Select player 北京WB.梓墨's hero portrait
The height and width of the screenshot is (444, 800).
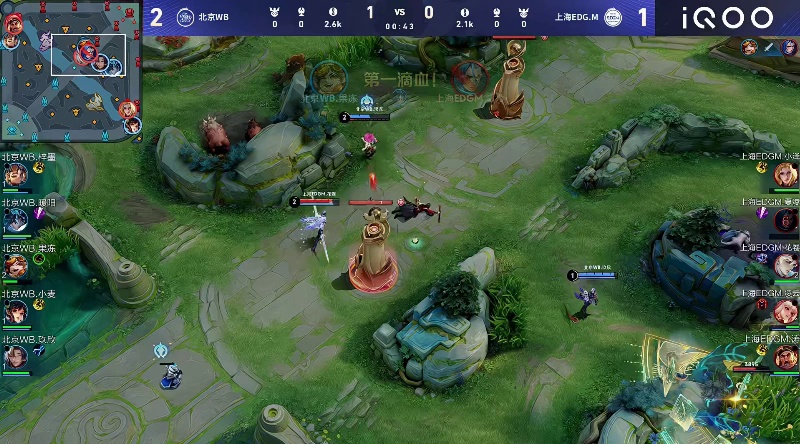tap(16, 176)
